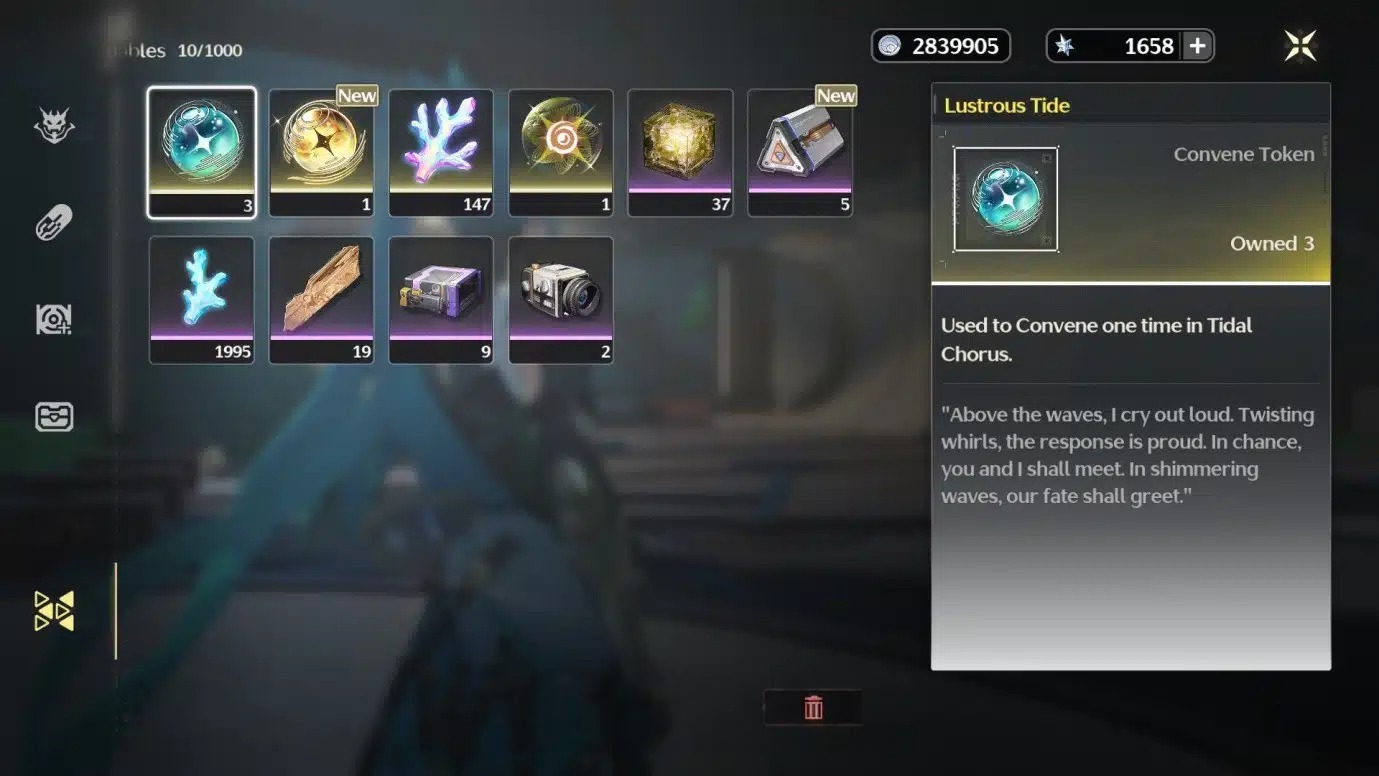Choose the pink-white coral item with 147

(441, 152)
